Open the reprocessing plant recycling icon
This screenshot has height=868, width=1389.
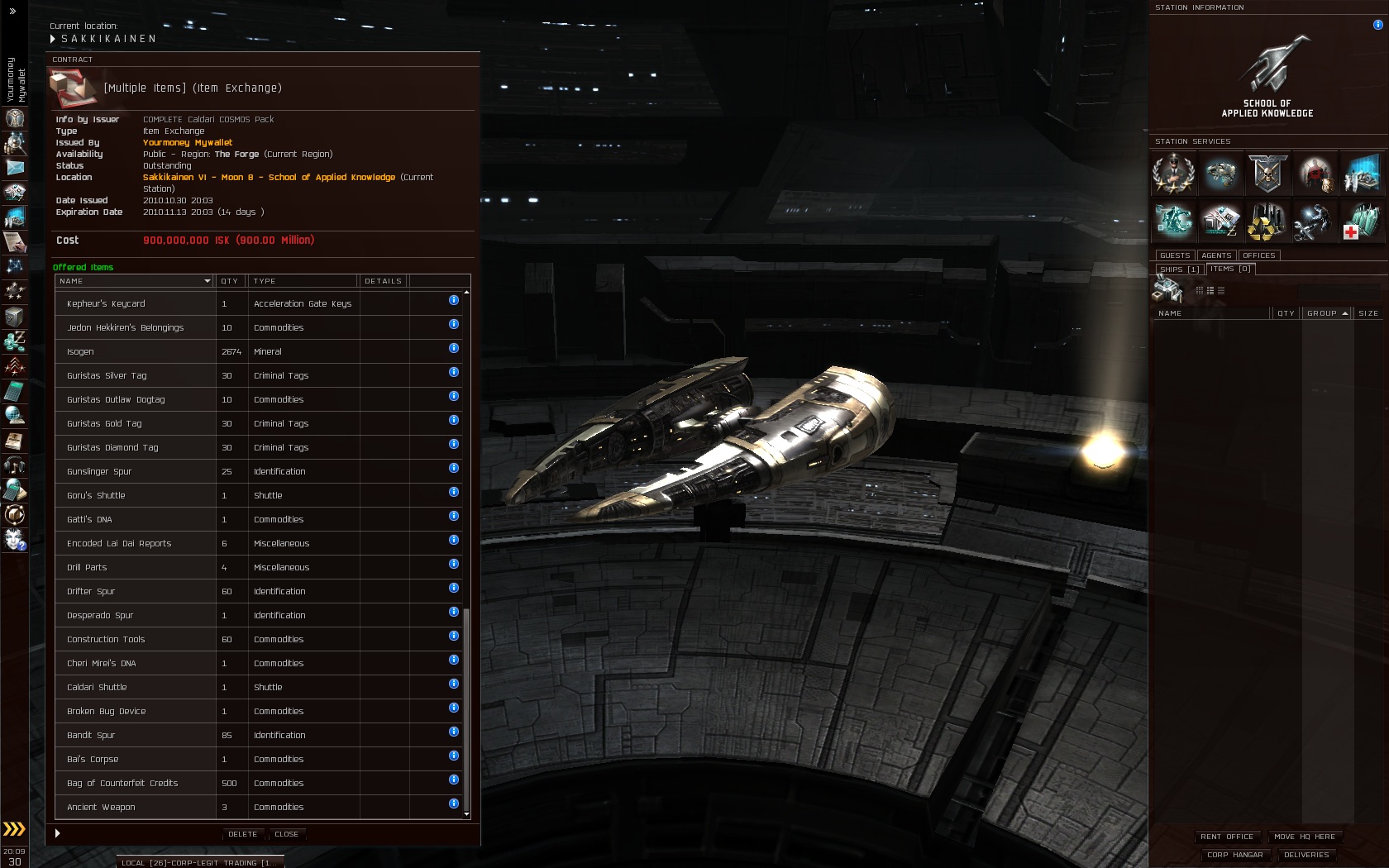coord(1267,222)
